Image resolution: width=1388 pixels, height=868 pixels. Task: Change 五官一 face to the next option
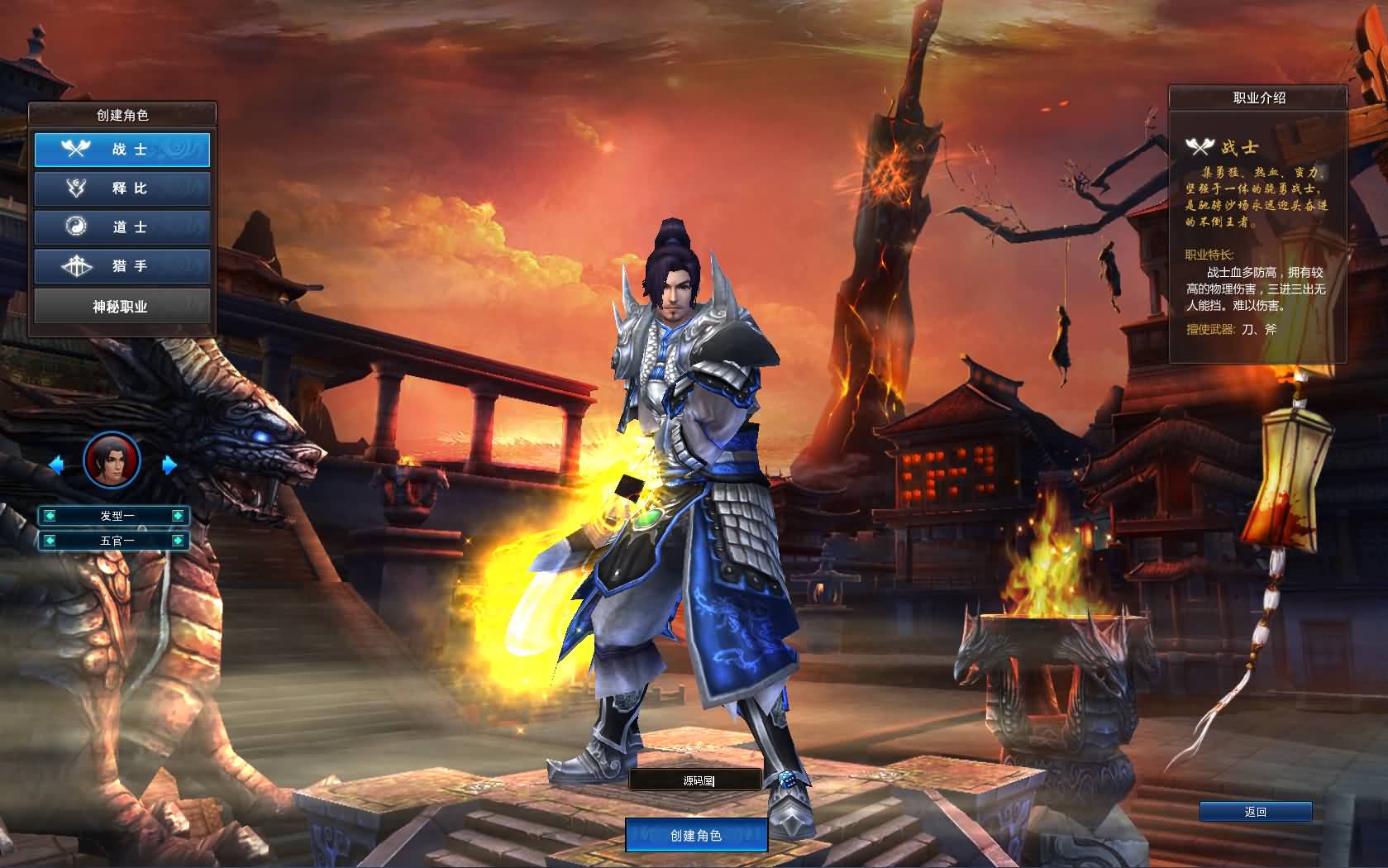tap(178, 541)
